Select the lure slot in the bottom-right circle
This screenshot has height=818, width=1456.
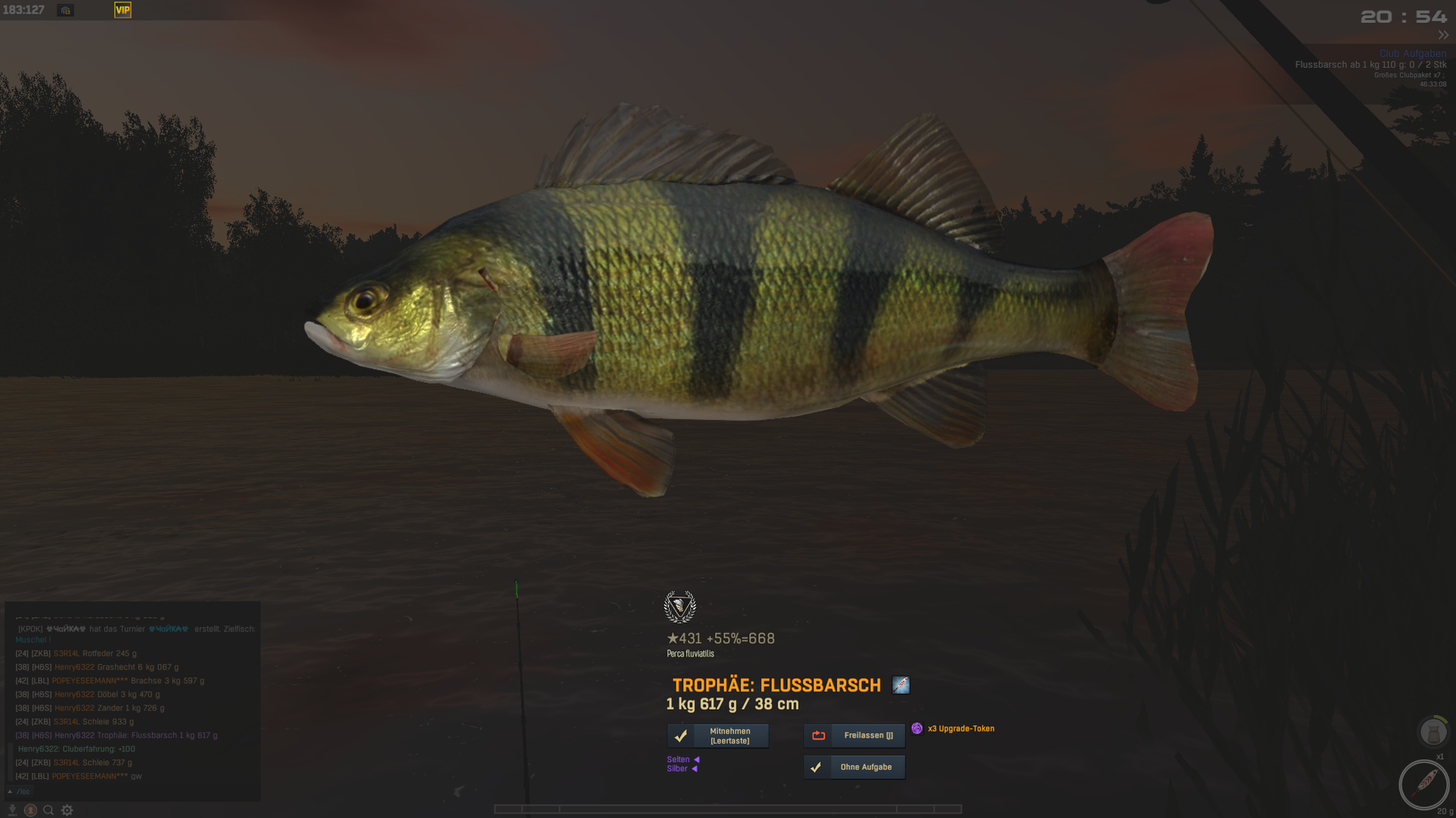(x=1423, y=783)
